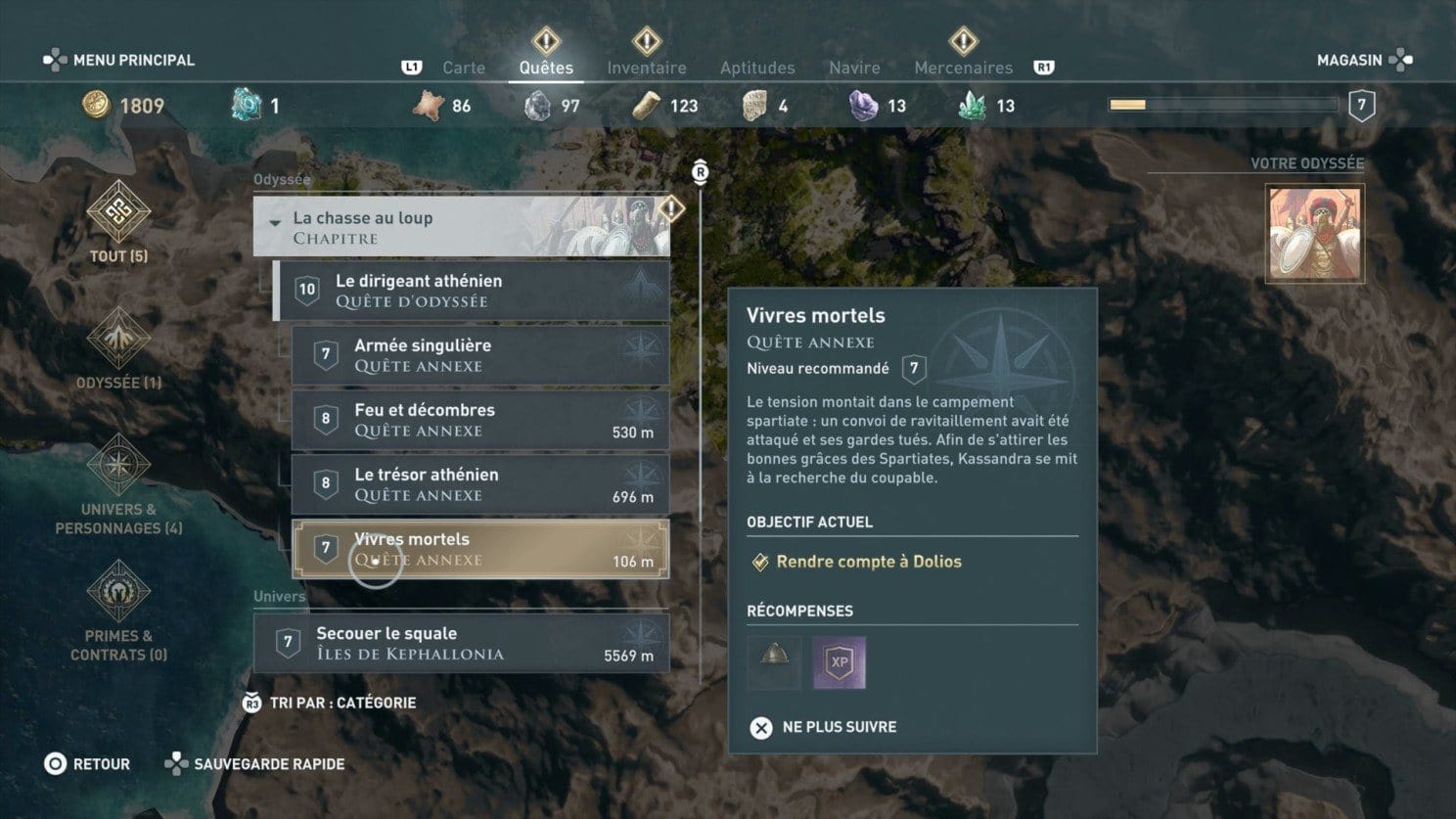Screen dimensions: 1456x819
Task: Stop tracking with Ne plus suivre
Action: pyautogui.click(x=824, y=727)
